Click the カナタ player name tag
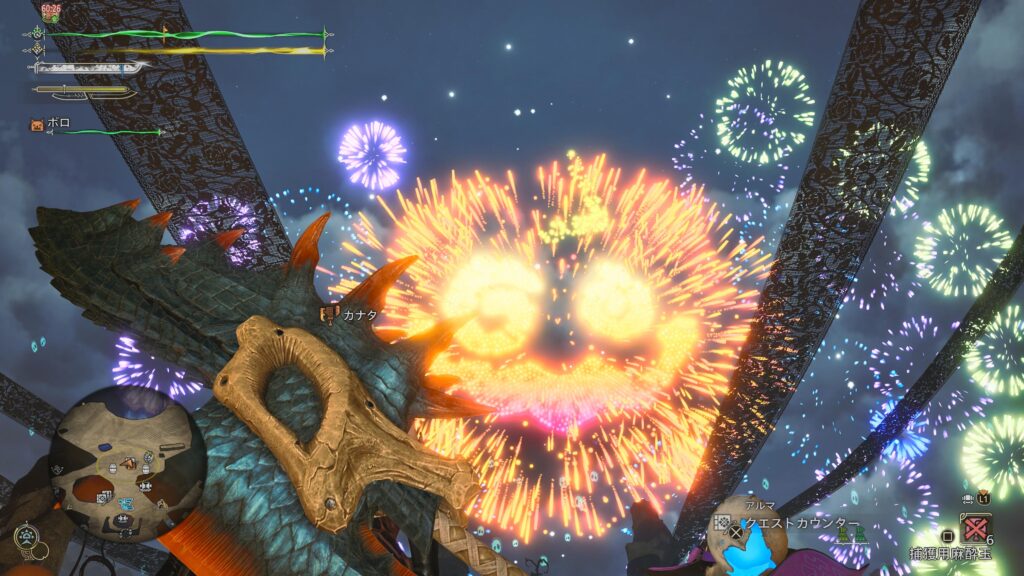Screen dimensions: 1024x576 (354, 314)
